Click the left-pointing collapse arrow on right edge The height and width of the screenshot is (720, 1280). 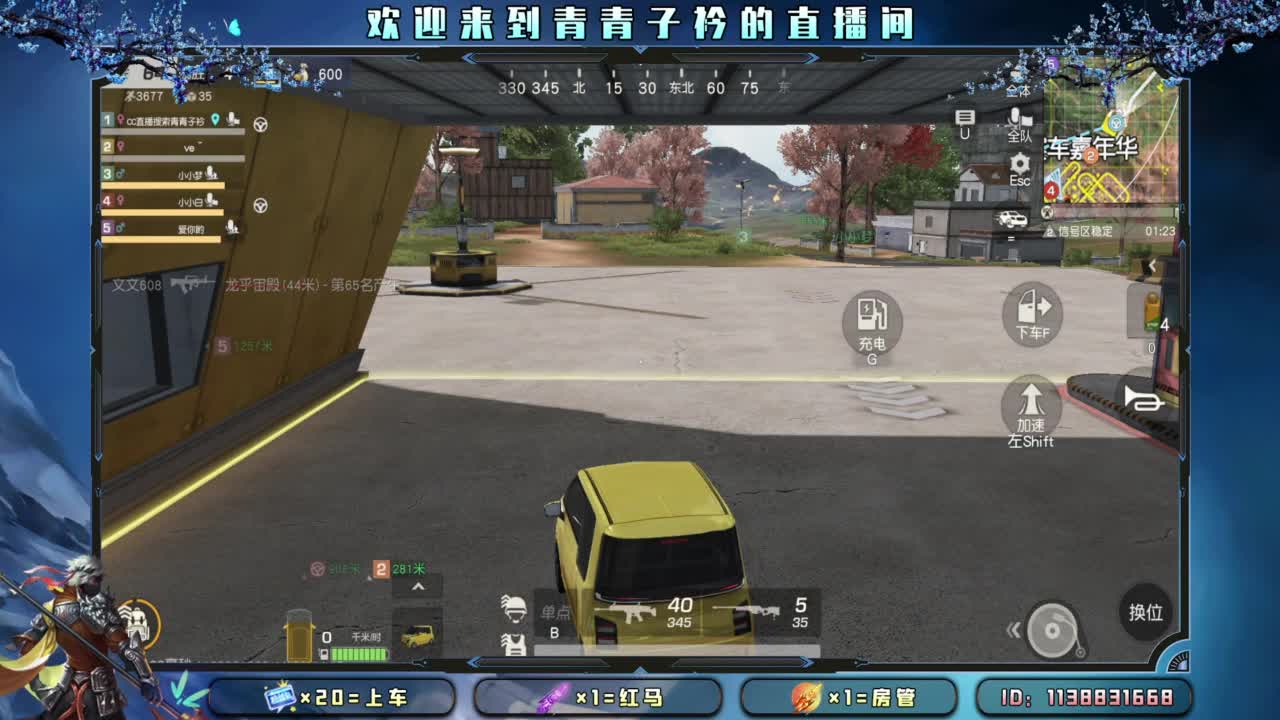click(1152, 264)
